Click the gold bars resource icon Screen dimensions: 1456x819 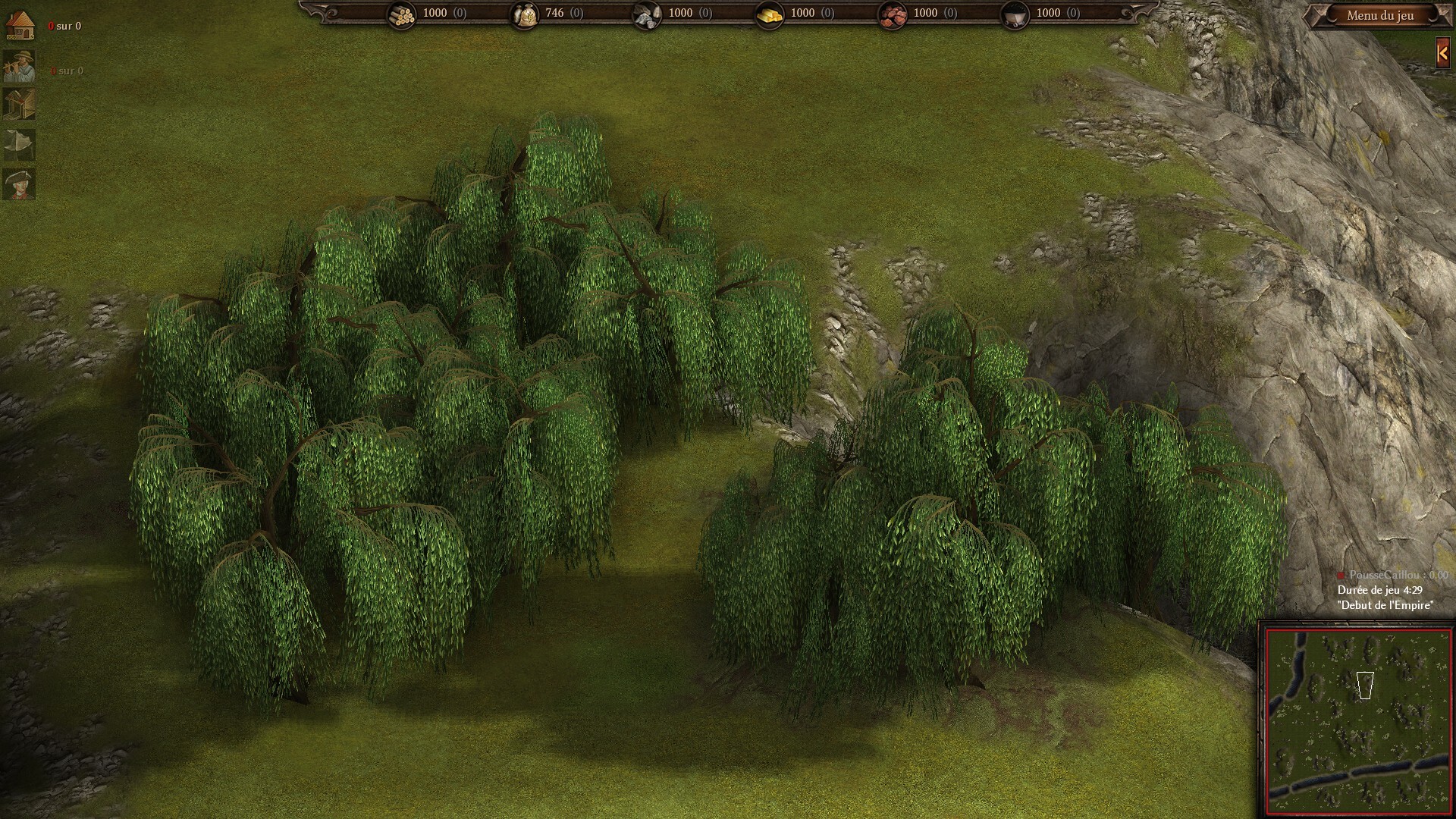pos(769,14)
